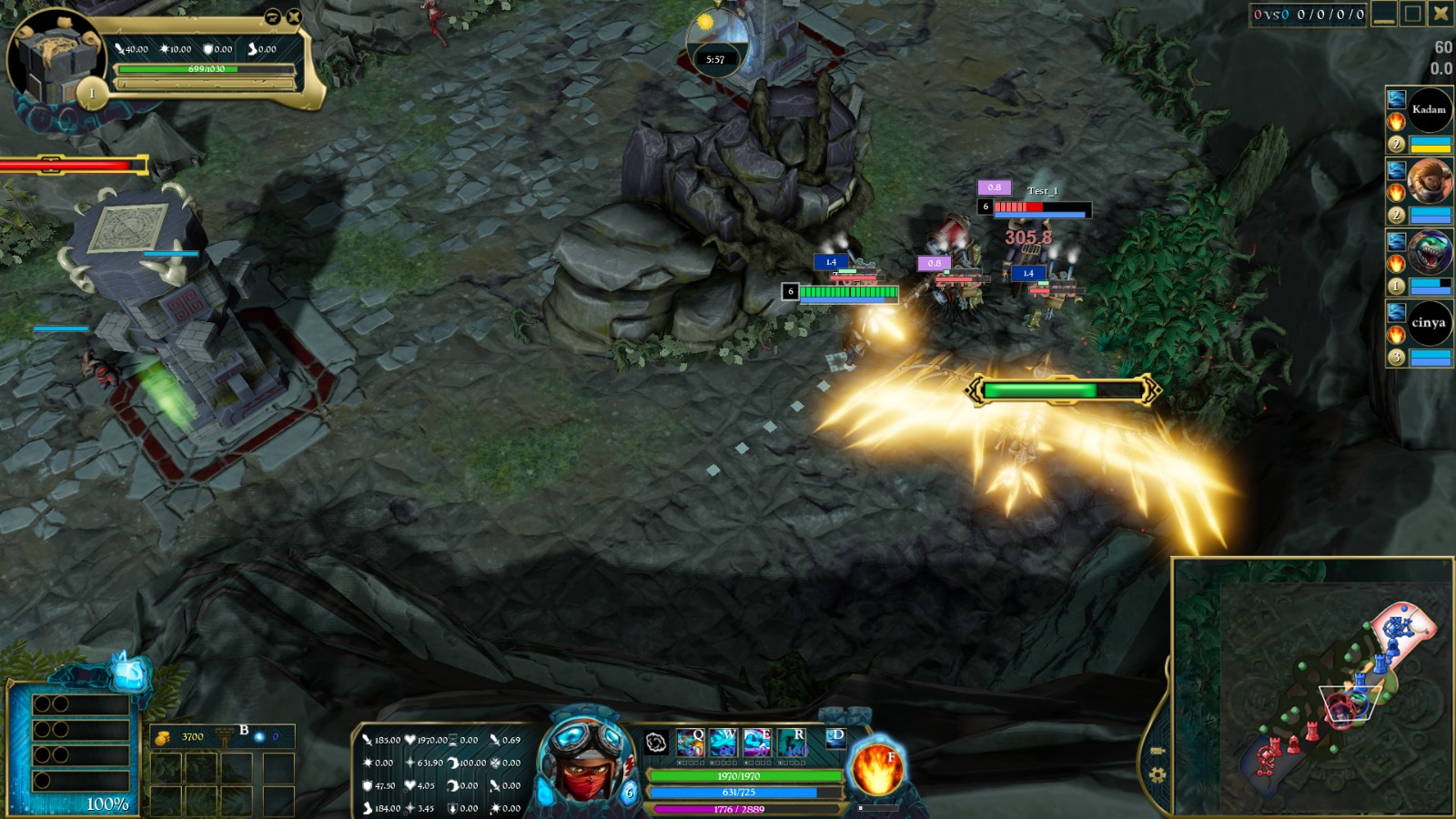Viewport: 1456px width, 819px height.
Task: Trigger the R ultimate ability
Action: (x=792, y=743)
